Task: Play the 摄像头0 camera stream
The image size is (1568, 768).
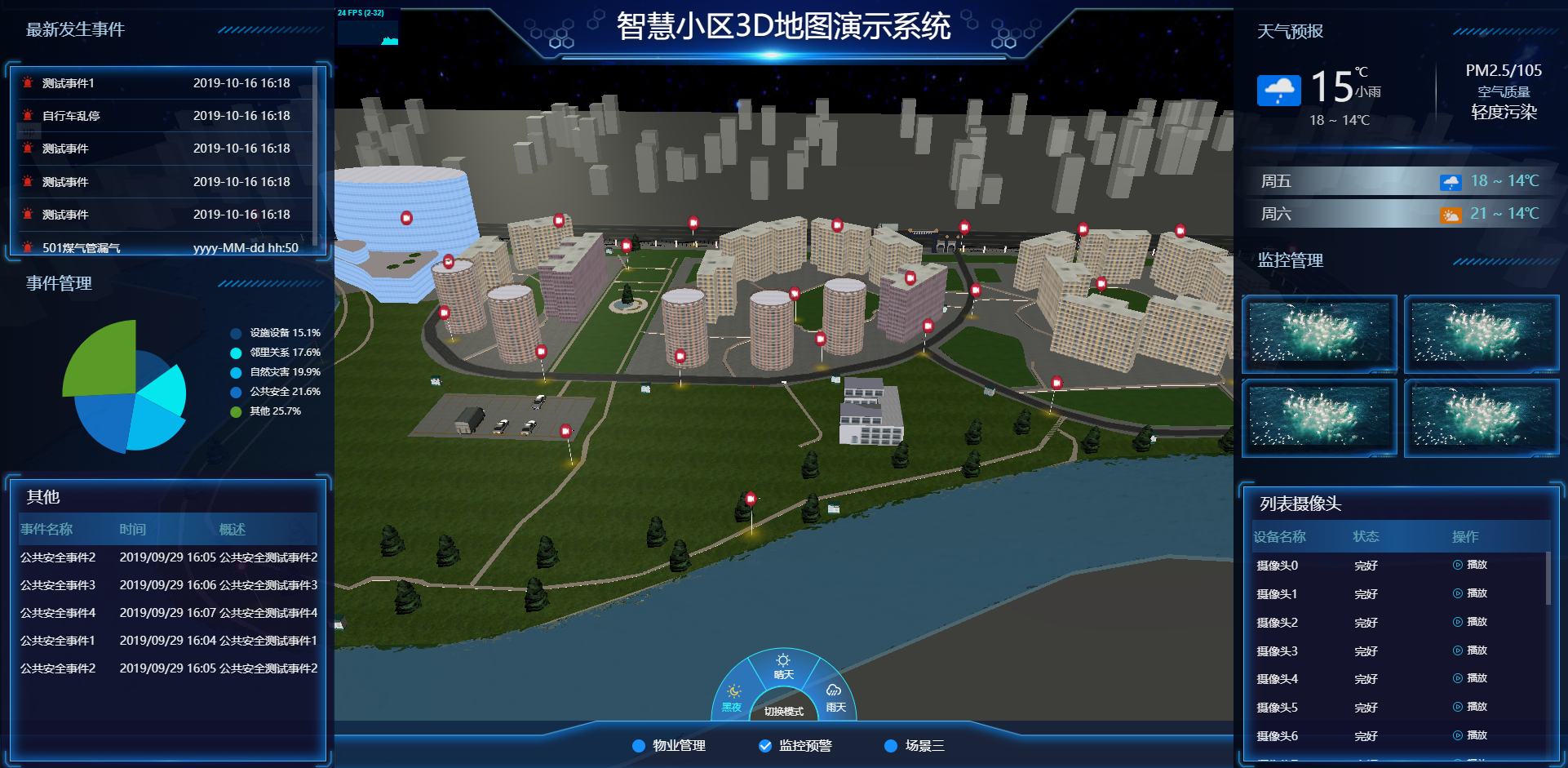Action: [x=1469, y=565]
